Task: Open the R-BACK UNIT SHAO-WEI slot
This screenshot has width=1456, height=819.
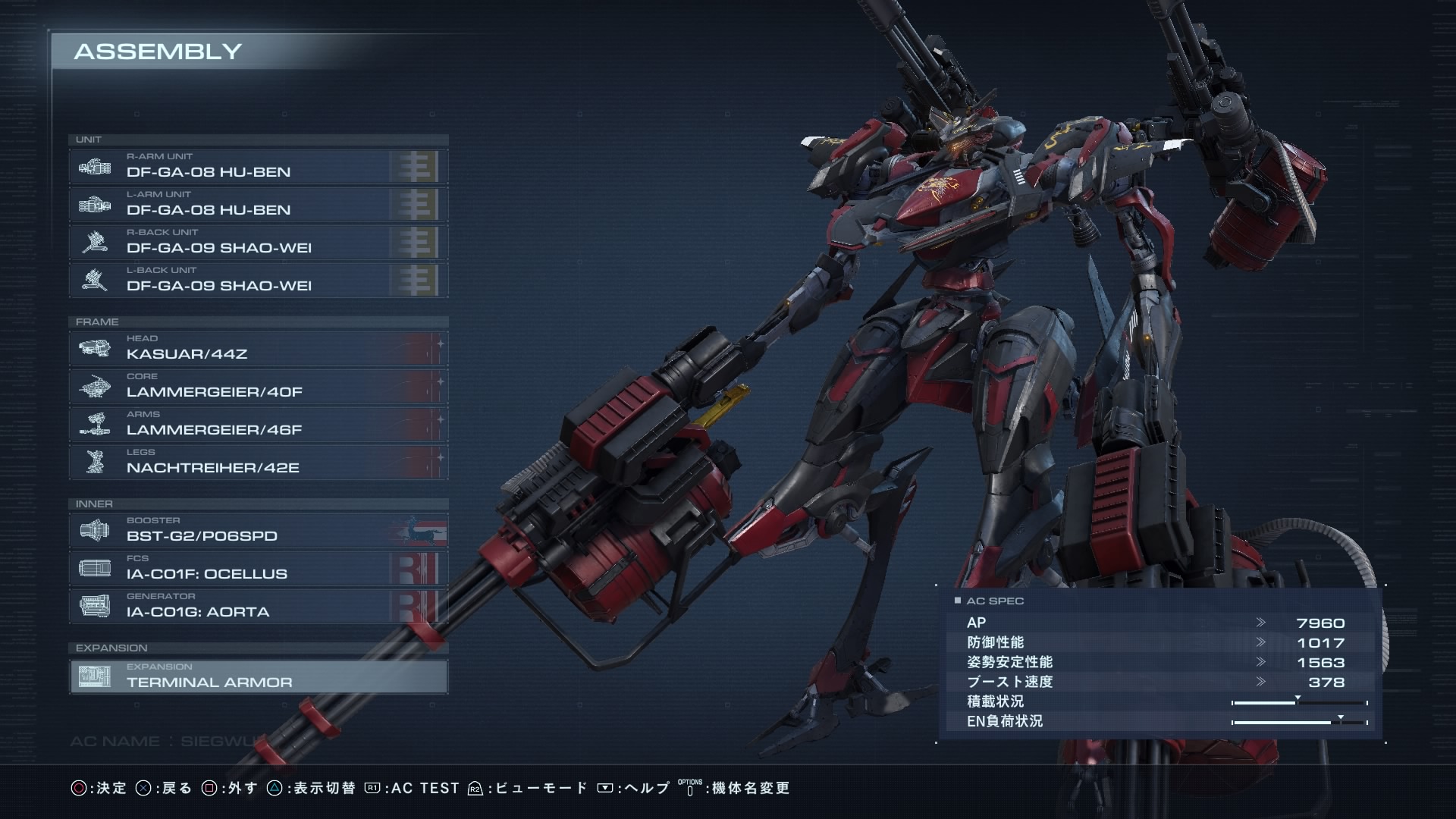Action: (x=258, y=242)
